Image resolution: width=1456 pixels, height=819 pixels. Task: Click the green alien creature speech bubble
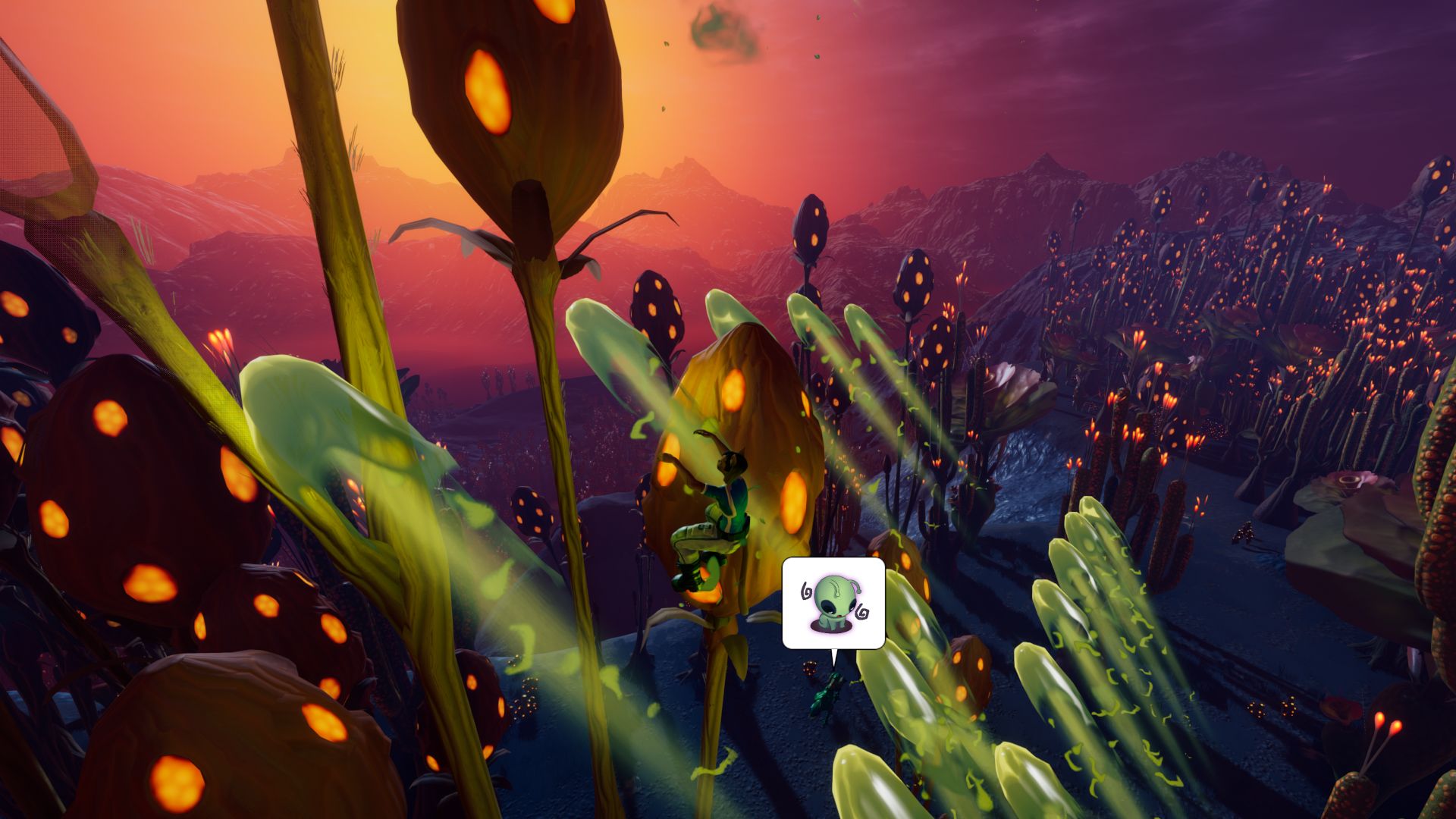[x=833, y=604]
